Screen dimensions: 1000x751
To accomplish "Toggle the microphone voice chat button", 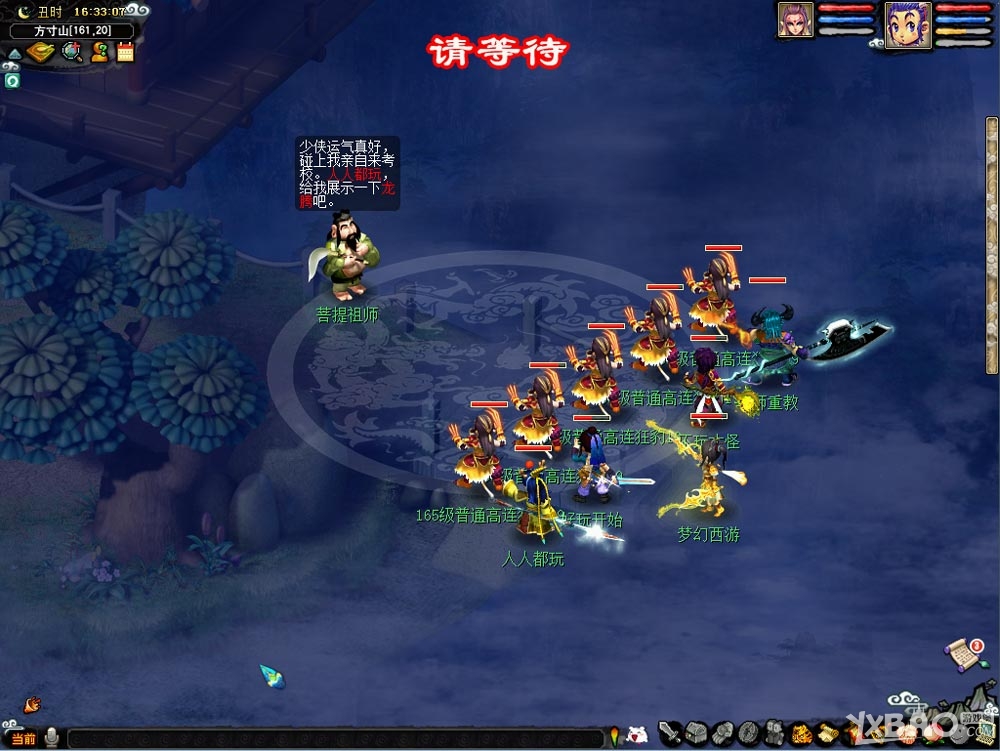I will point(50,738).
